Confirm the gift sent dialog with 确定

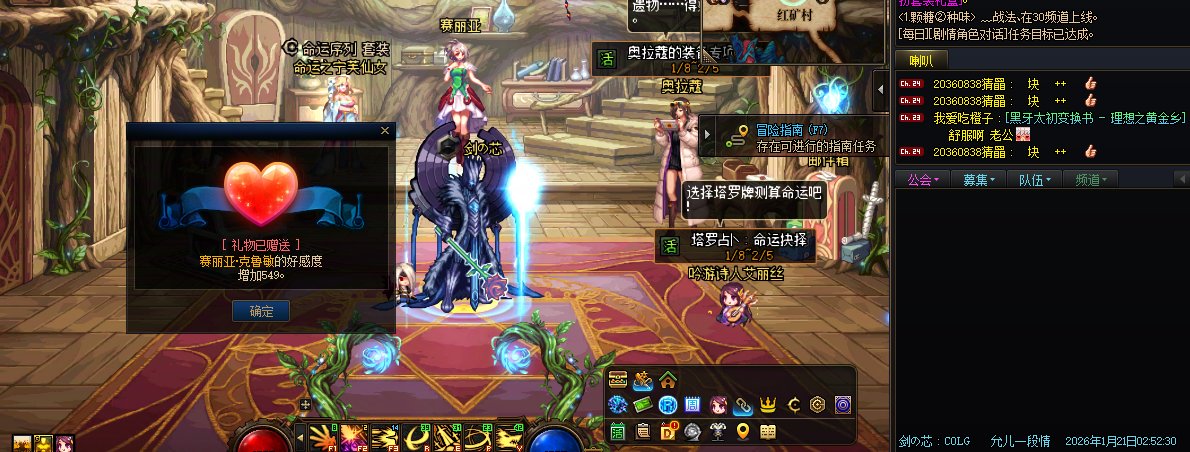(x=261, y=311)
